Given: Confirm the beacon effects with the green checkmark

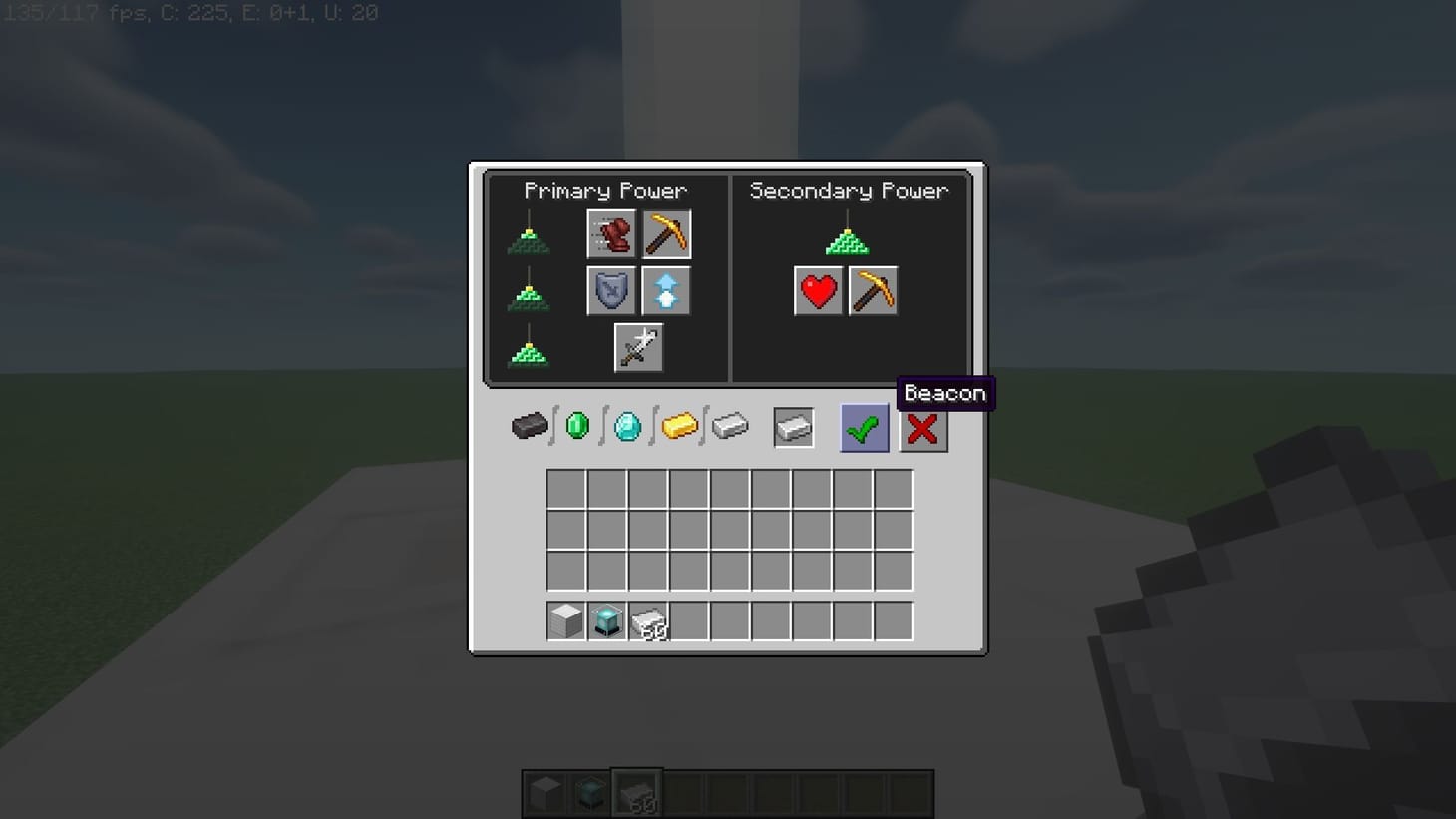Looking at the screenshot, I should coord(863,427).
